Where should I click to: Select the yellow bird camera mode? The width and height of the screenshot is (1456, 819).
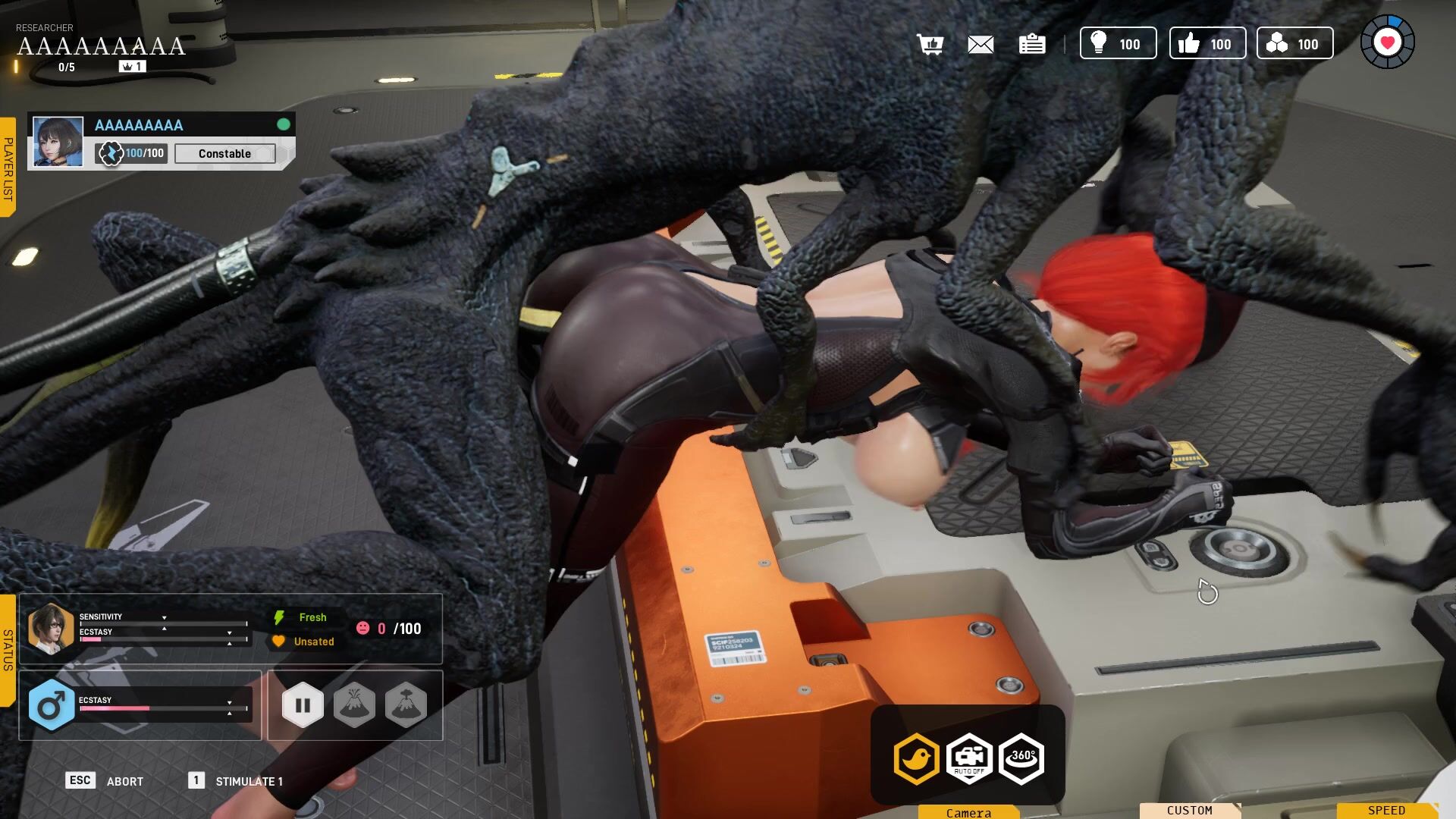(917, 758)
